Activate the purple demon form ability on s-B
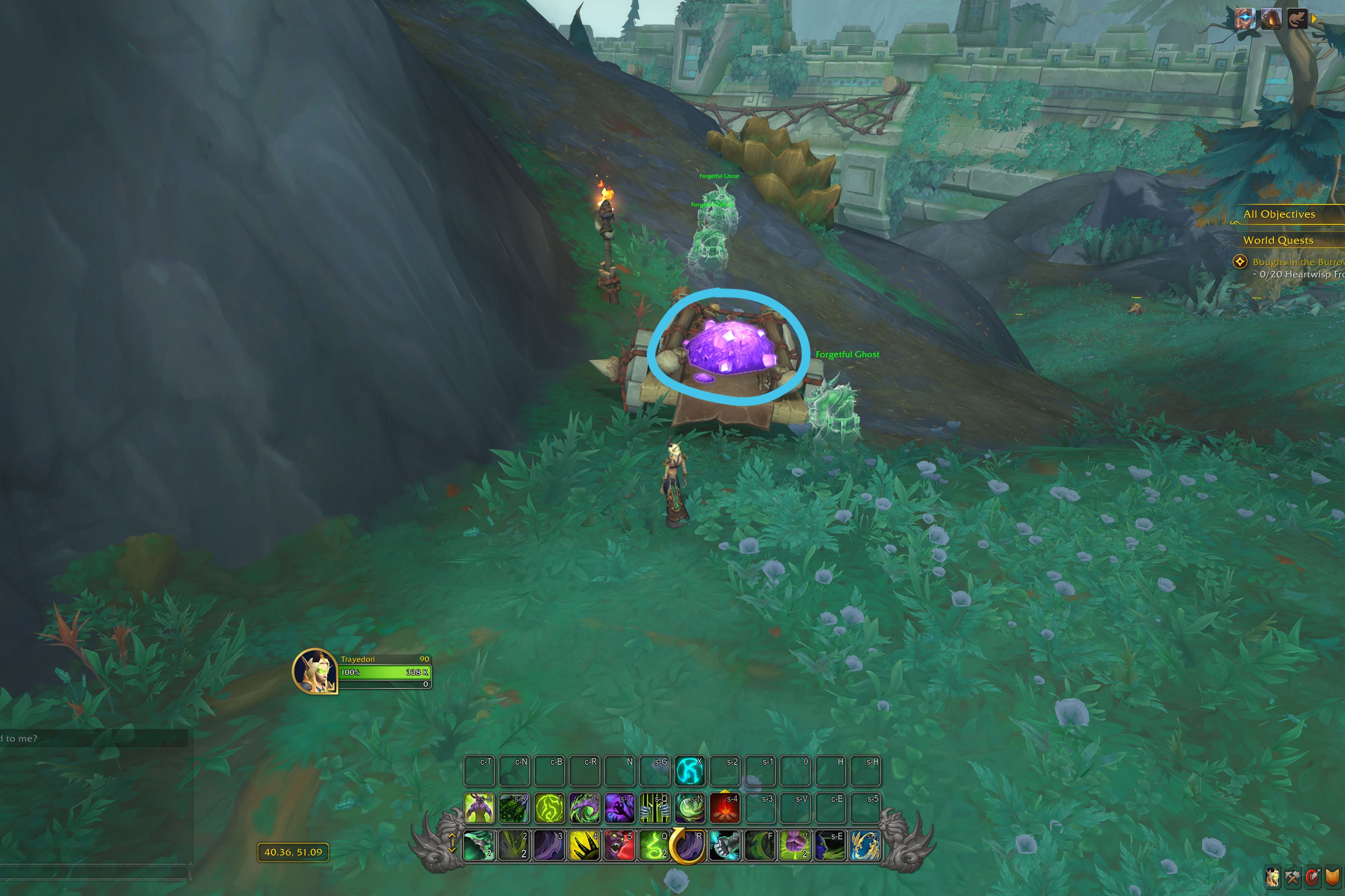 (479, 808)
